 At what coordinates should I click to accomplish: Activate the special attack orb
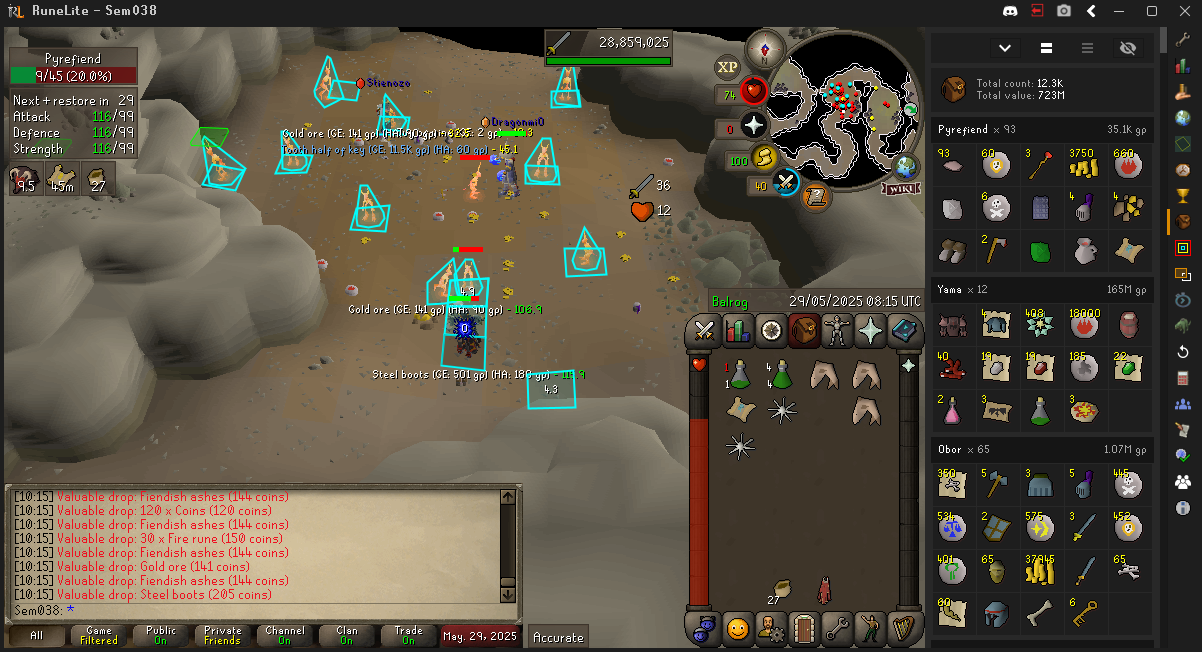pos(786,184)
